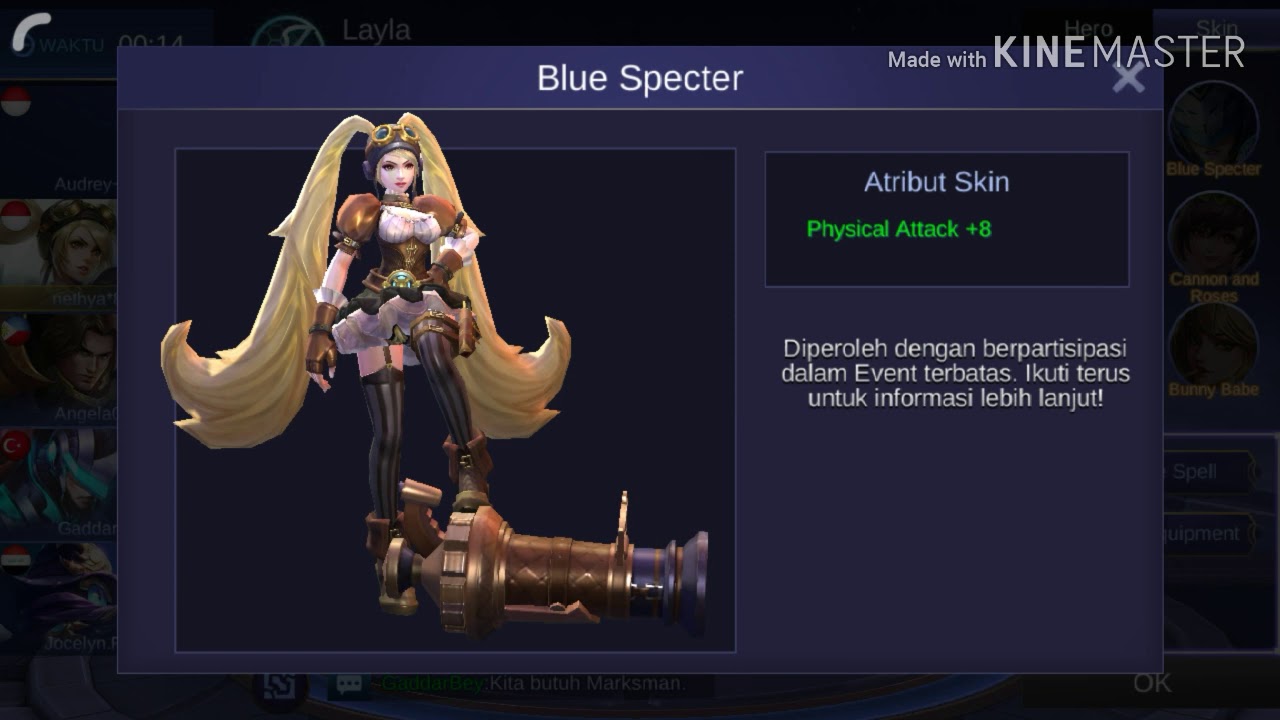Confirm with the OK button

coord(1152,683)
